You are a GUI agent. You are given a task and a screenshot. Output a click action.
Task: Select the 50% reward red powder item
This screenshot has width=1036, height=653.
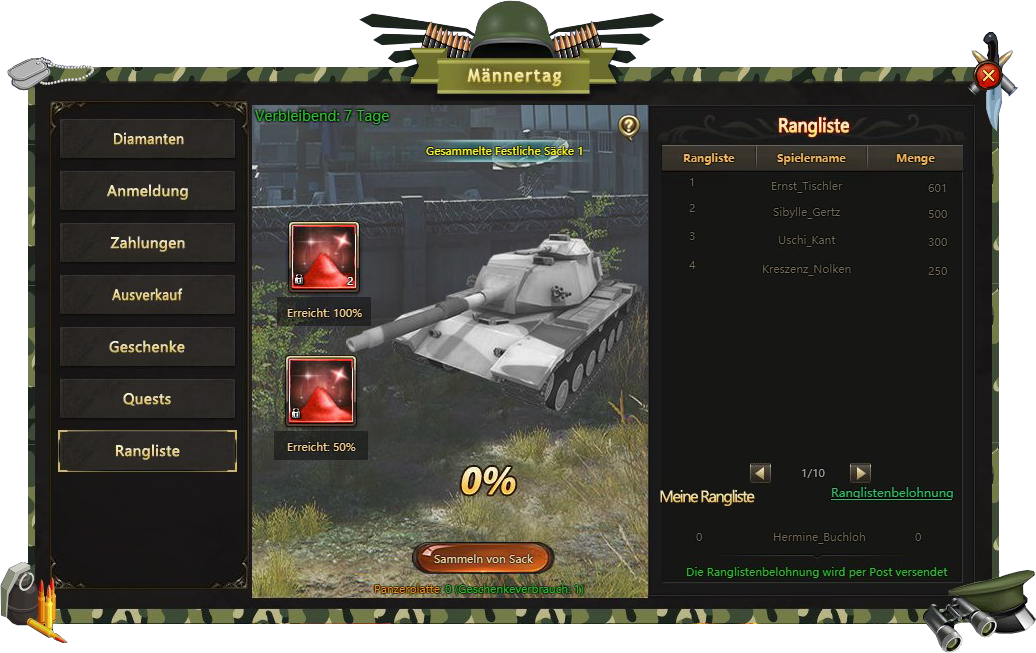click(321, 391)
